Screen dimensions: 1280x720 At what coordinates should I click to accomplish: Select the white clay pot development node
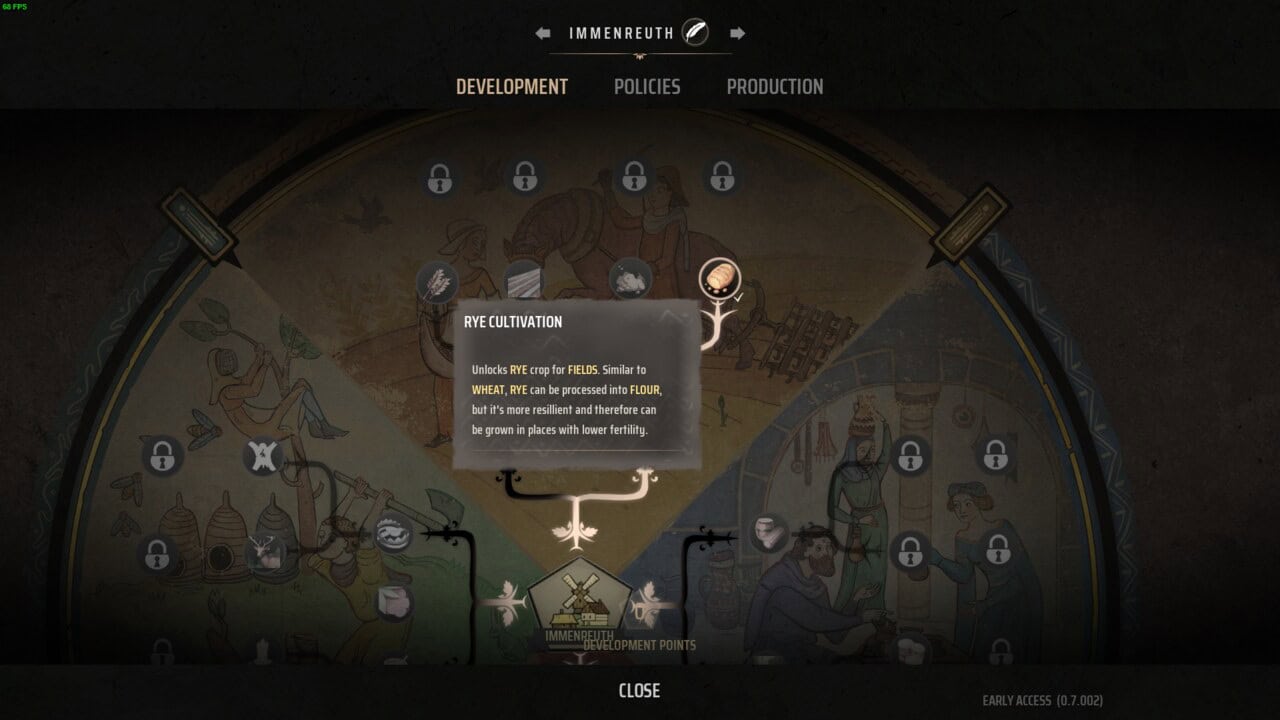[x=769, y=533]
